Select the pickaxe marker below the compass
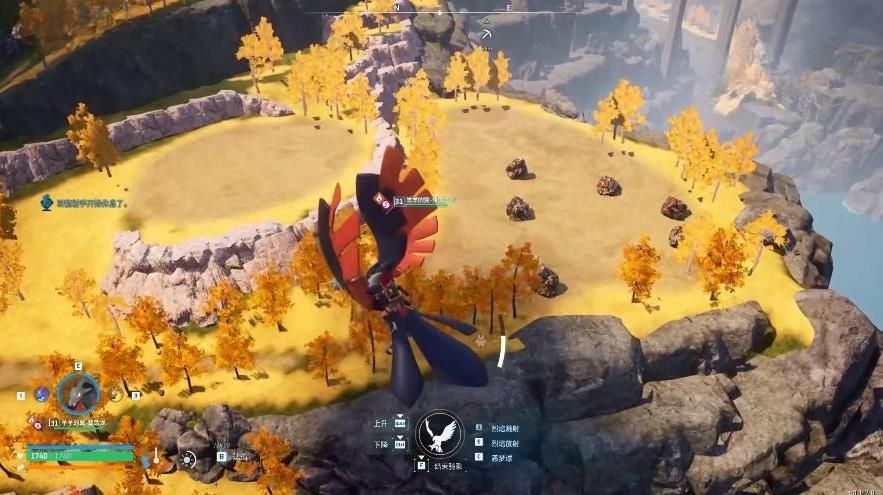 click(486, 35)
